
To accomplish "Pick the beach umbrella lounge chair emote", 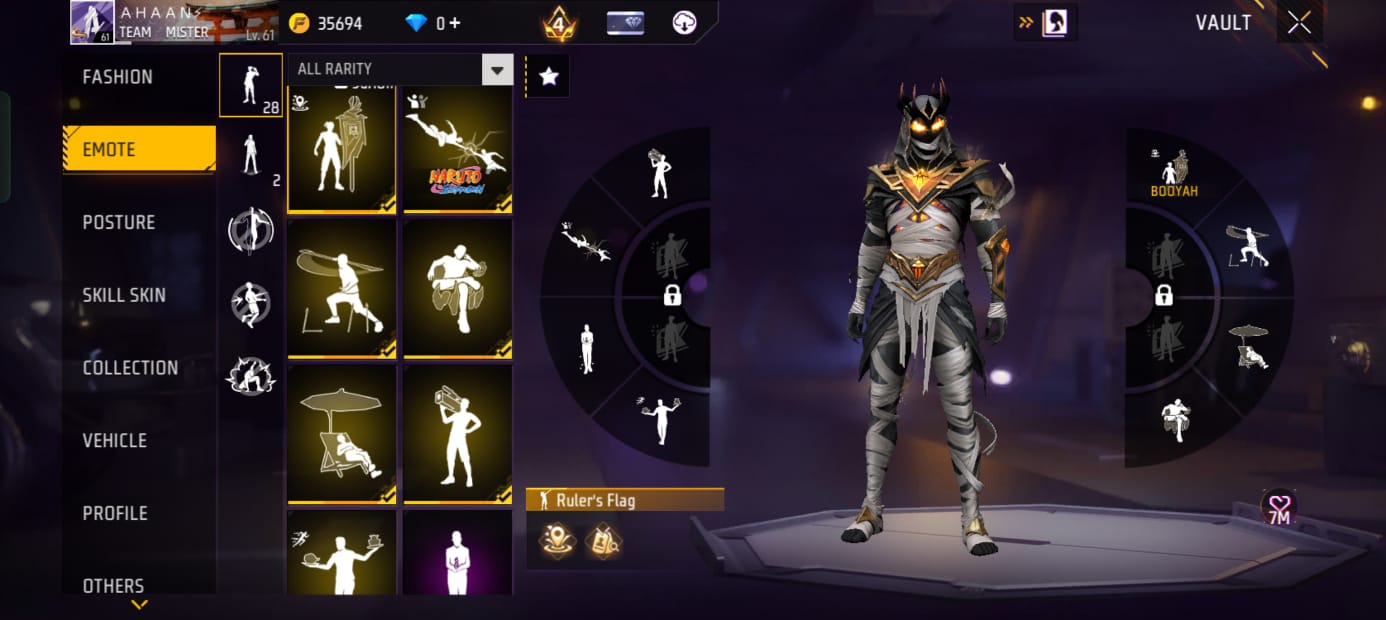I will point(342,433).
